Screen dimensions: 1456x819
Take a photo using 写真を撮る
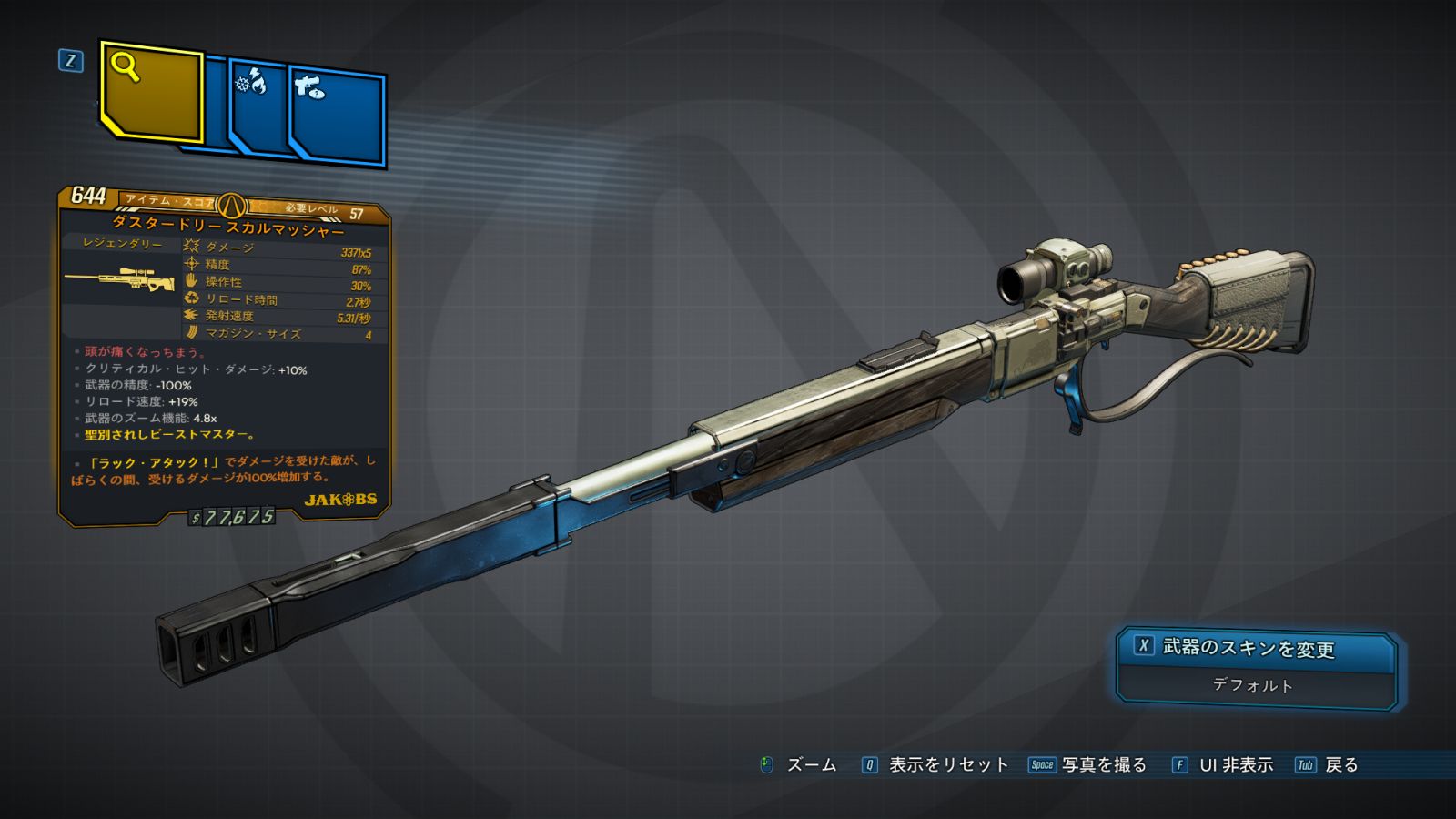tap(1088, 765)
